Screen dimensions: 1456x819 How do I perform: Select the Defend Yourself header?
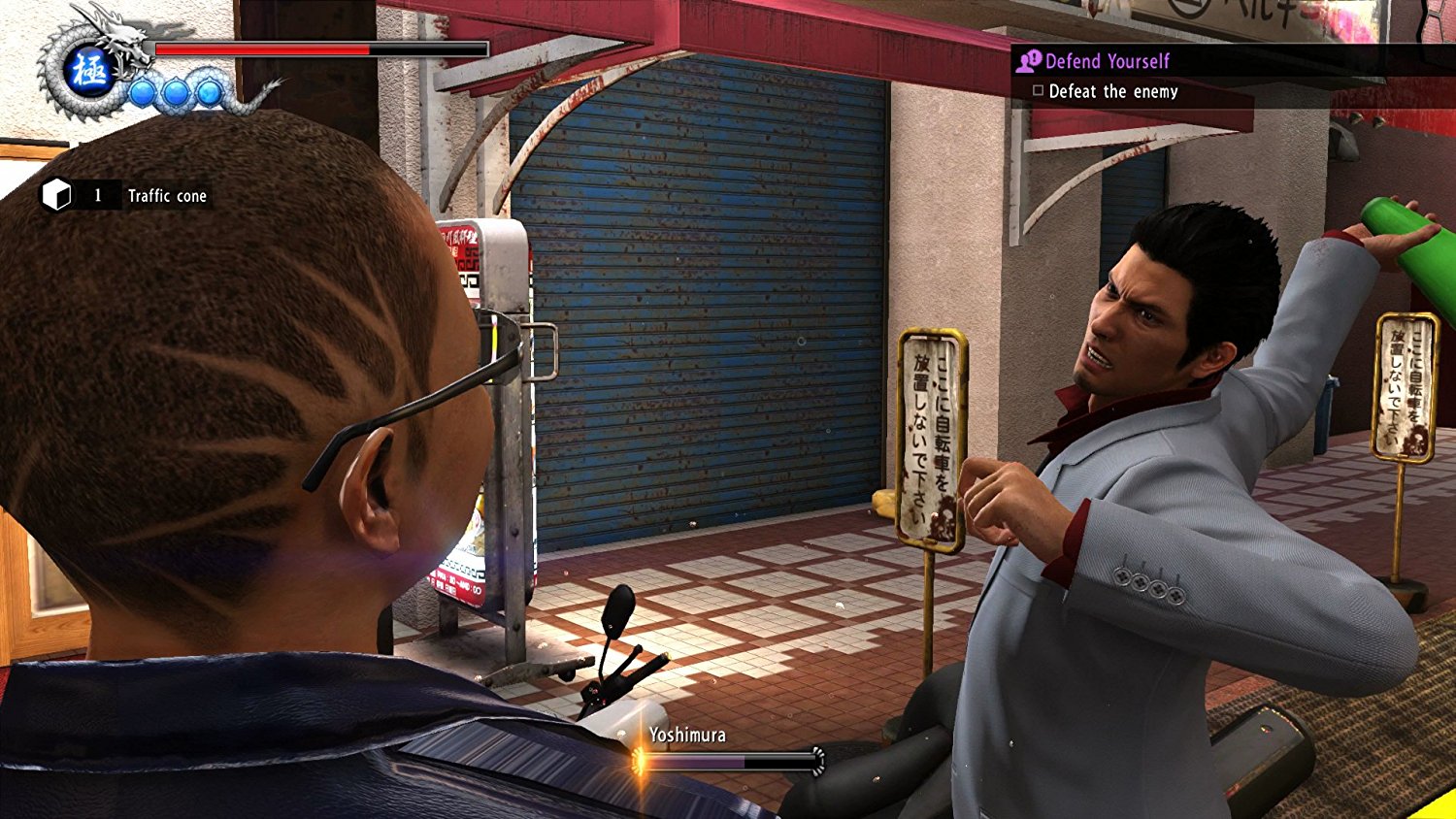click(x=1107, y=61)
